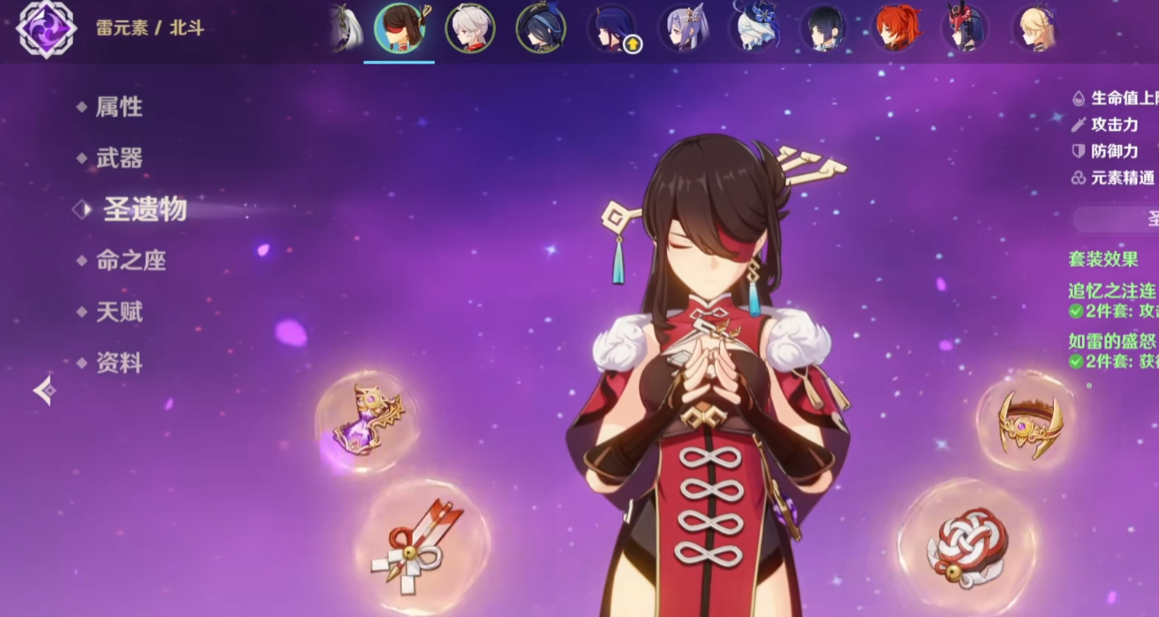The height and width of the screenshot is (617, 1159).
Task: Switch to the 武器 weapon page
Action: pos(118,158)
